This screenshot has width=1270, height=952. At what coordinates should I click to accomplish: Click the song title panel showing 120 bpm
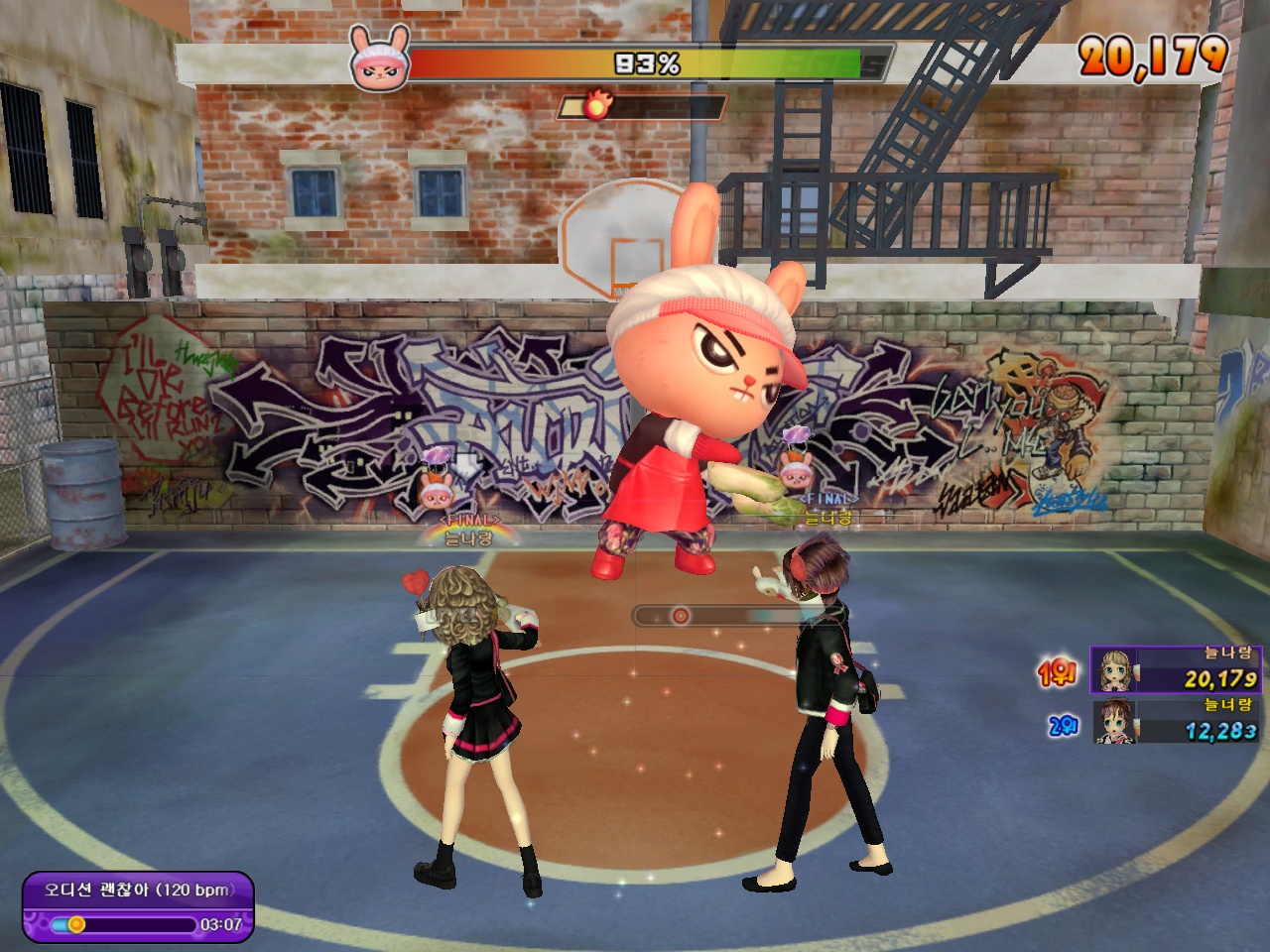pos(138,891)
